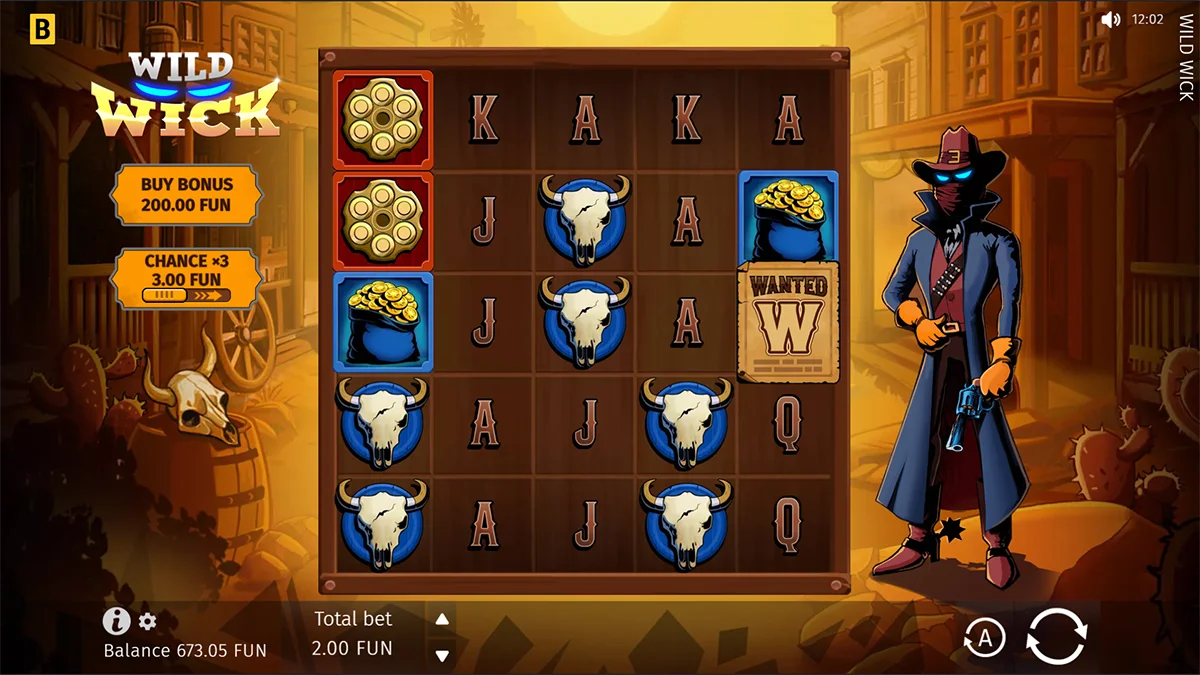Open the settings gear
This screenshot has height=675, width=1200.
coord(148,622)
